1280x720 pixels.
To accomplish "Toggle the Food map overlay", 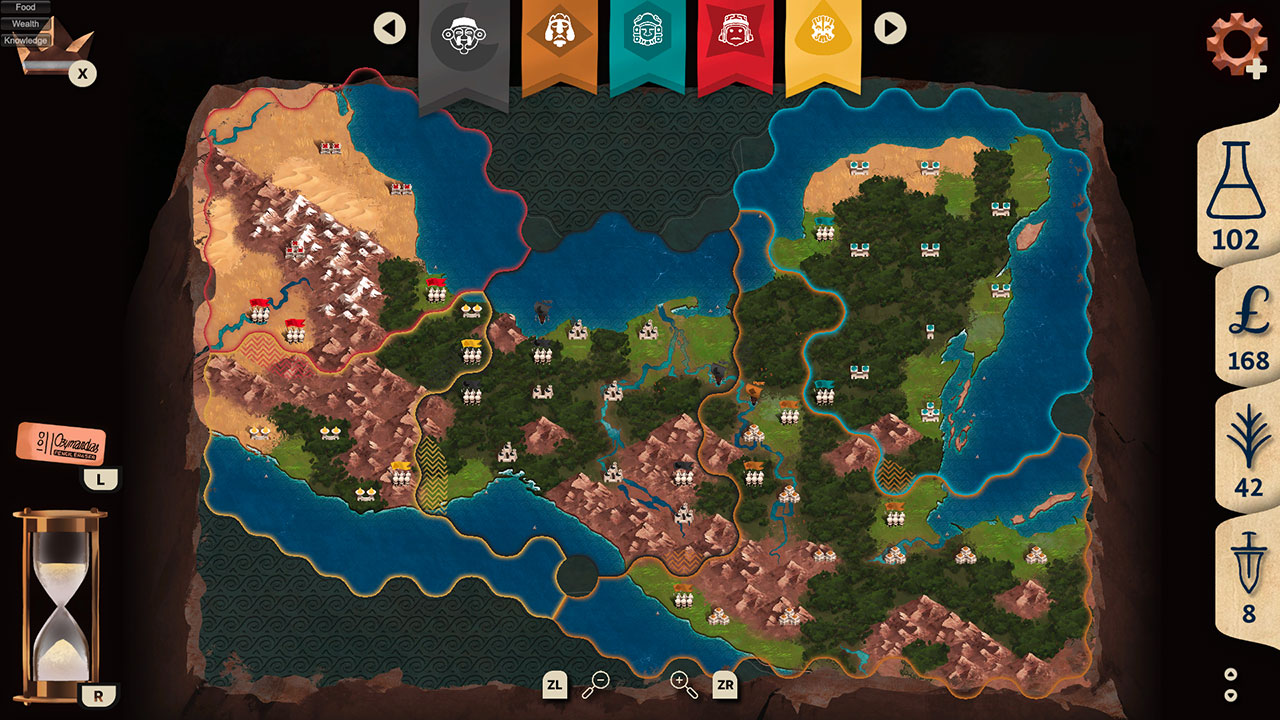I will [24, 7].
